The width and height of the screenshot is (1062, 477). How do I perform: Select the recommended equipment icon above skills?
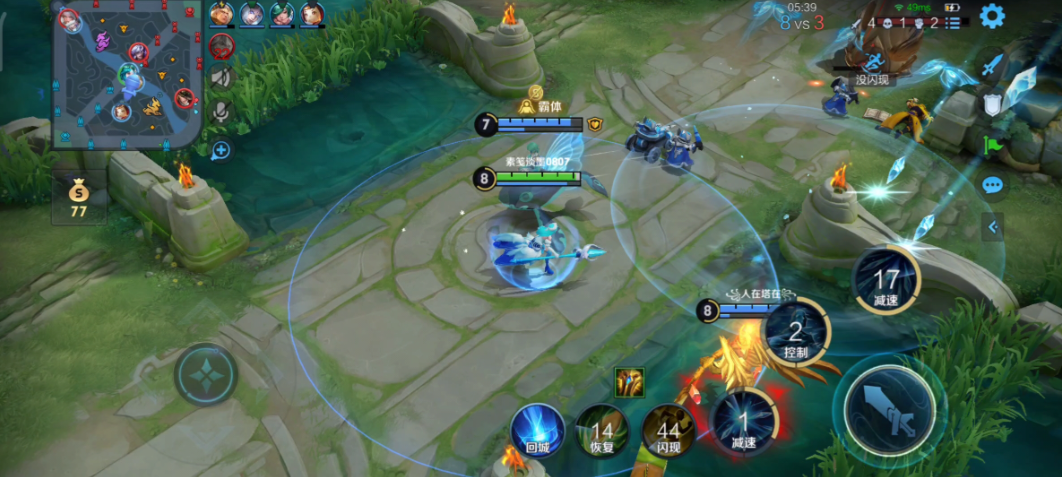tap(629, 381)
